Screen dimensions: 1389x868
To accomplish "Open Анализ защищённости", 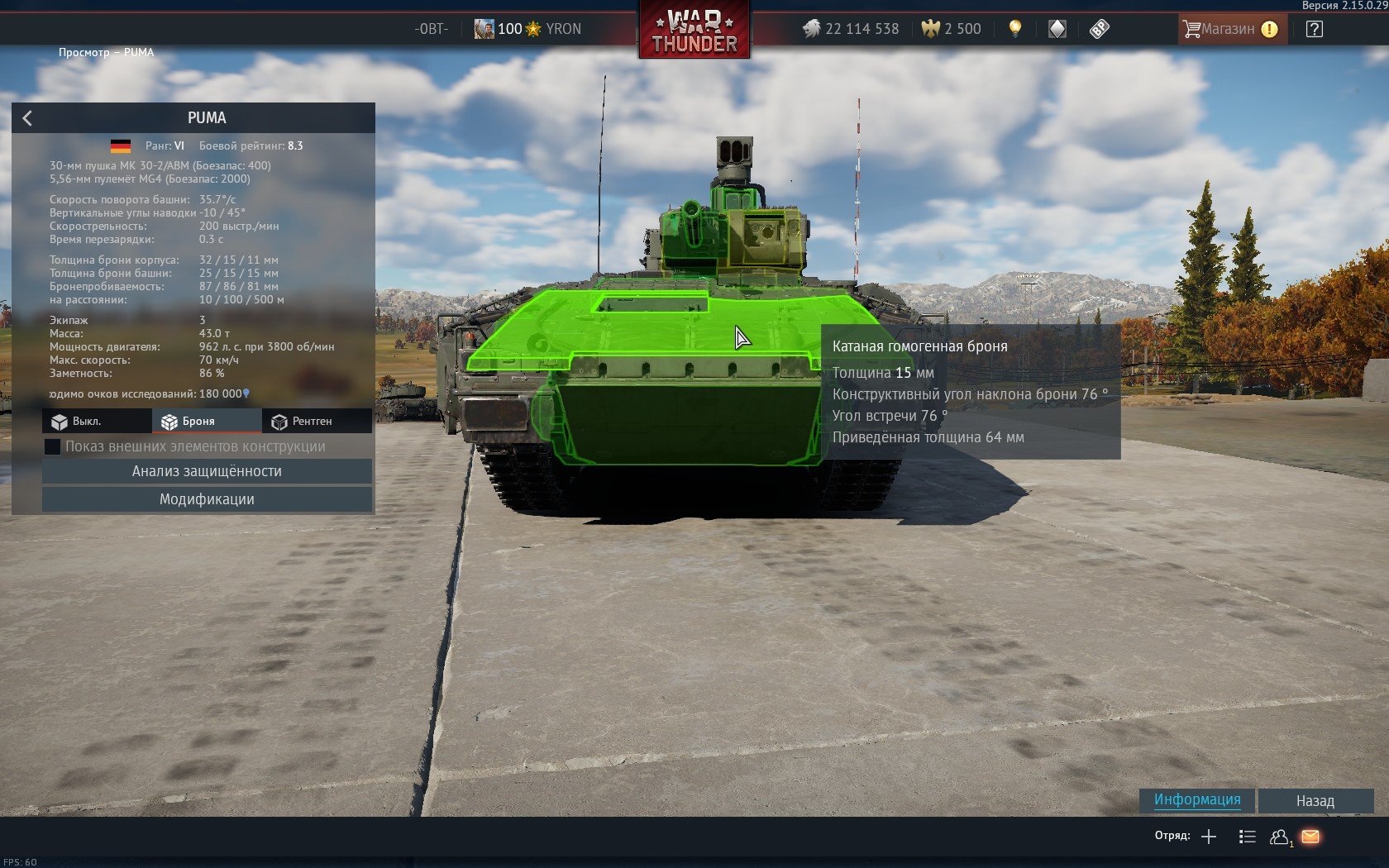I will pos(207,471).
